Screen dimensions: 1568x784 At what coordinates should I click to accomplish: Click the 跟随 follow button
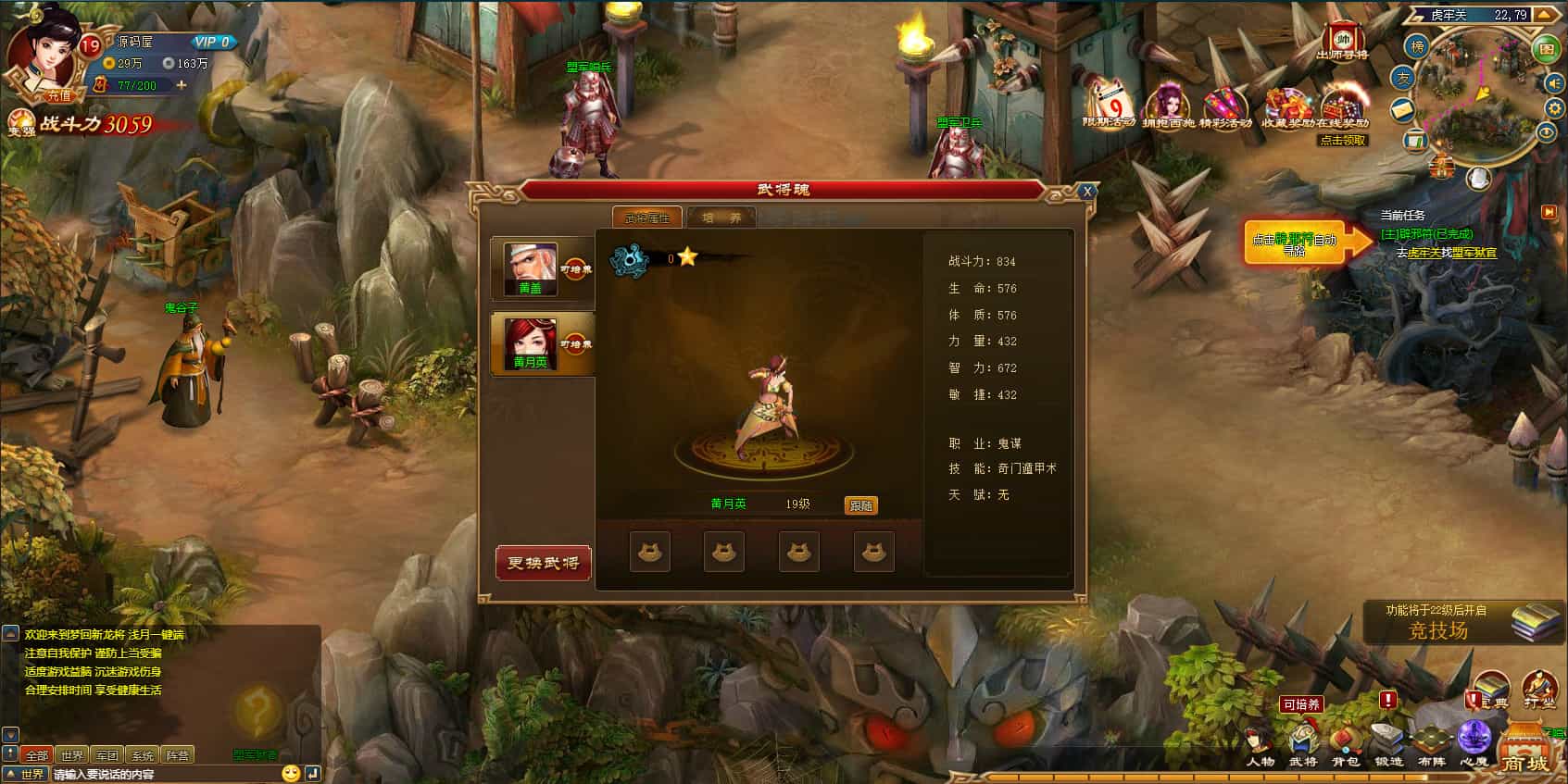click(862, 504)
